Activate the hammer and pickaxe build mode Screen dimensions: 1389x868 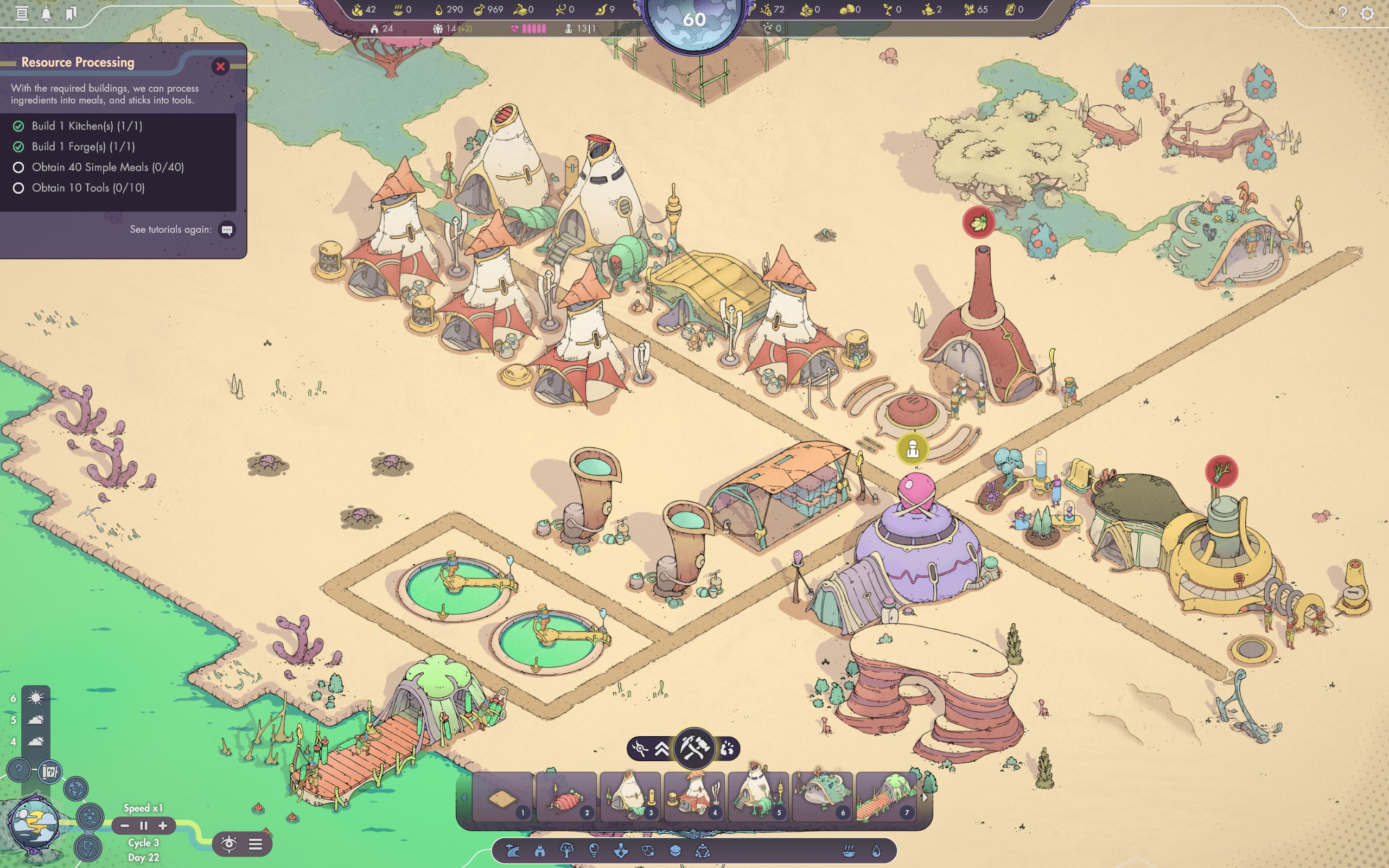(x=694, y=749)
